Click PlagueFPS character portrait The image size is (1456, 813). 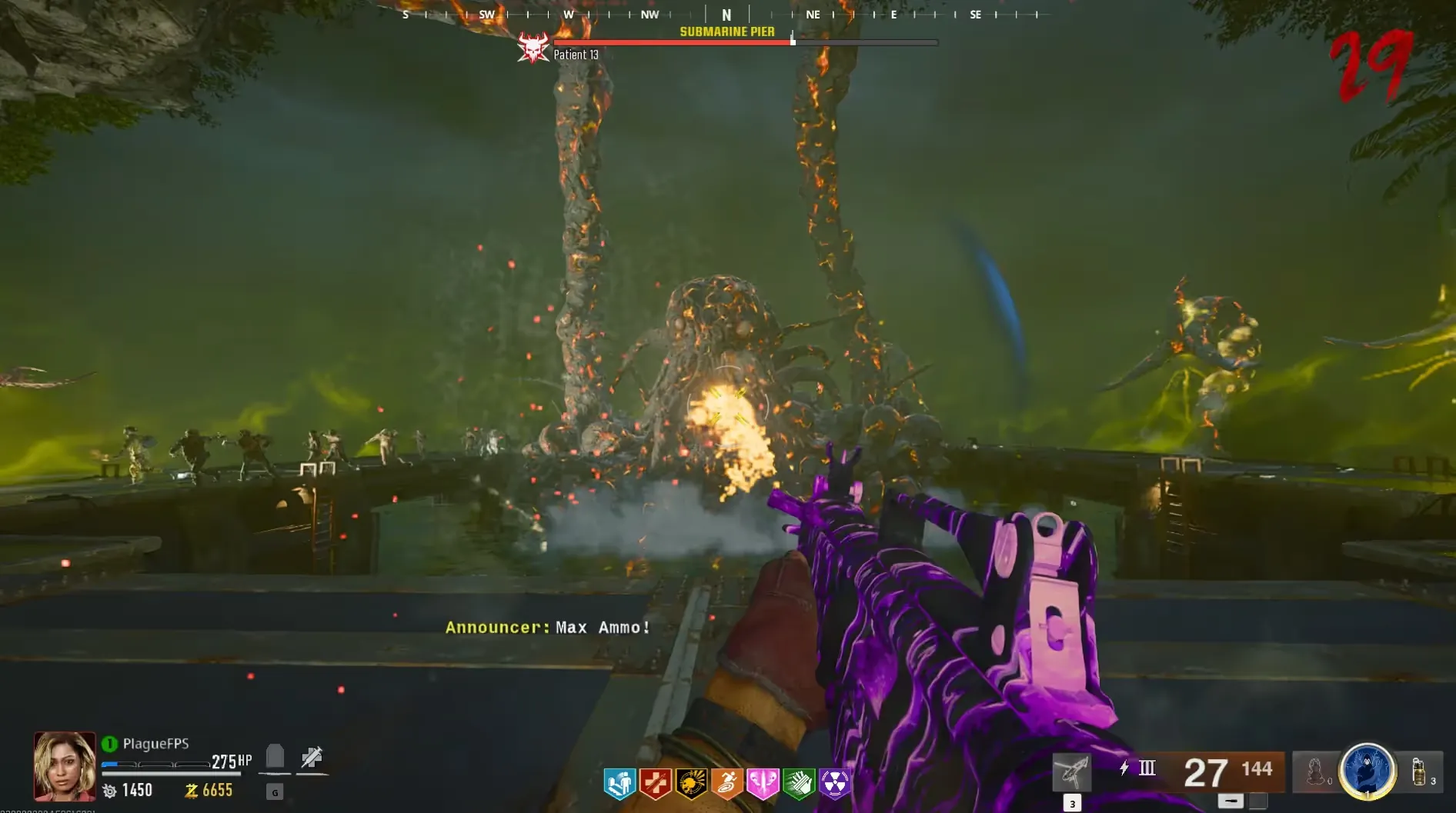click(x=65, y=766)
